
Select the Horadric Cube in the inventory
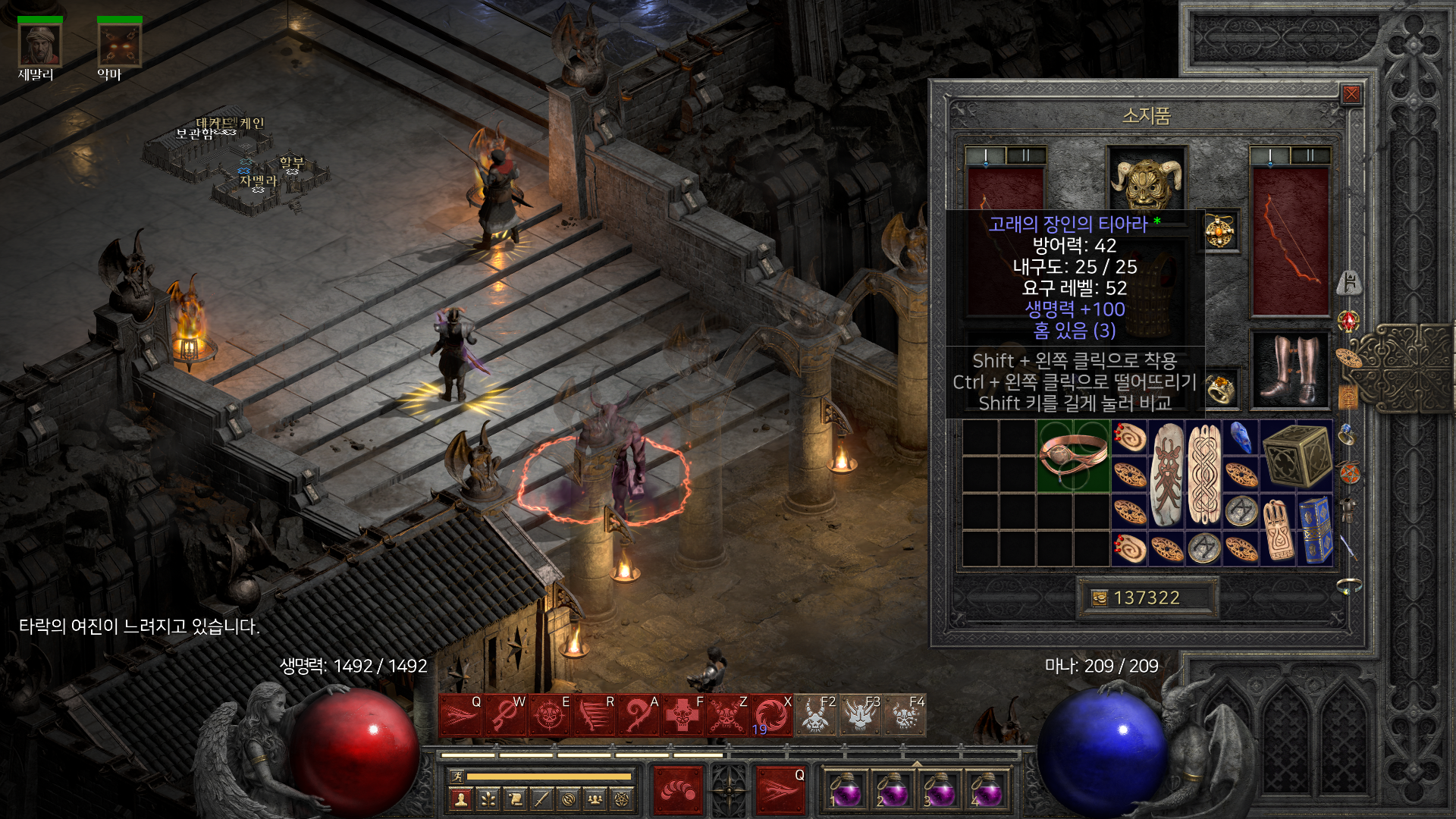point(1297,456)
